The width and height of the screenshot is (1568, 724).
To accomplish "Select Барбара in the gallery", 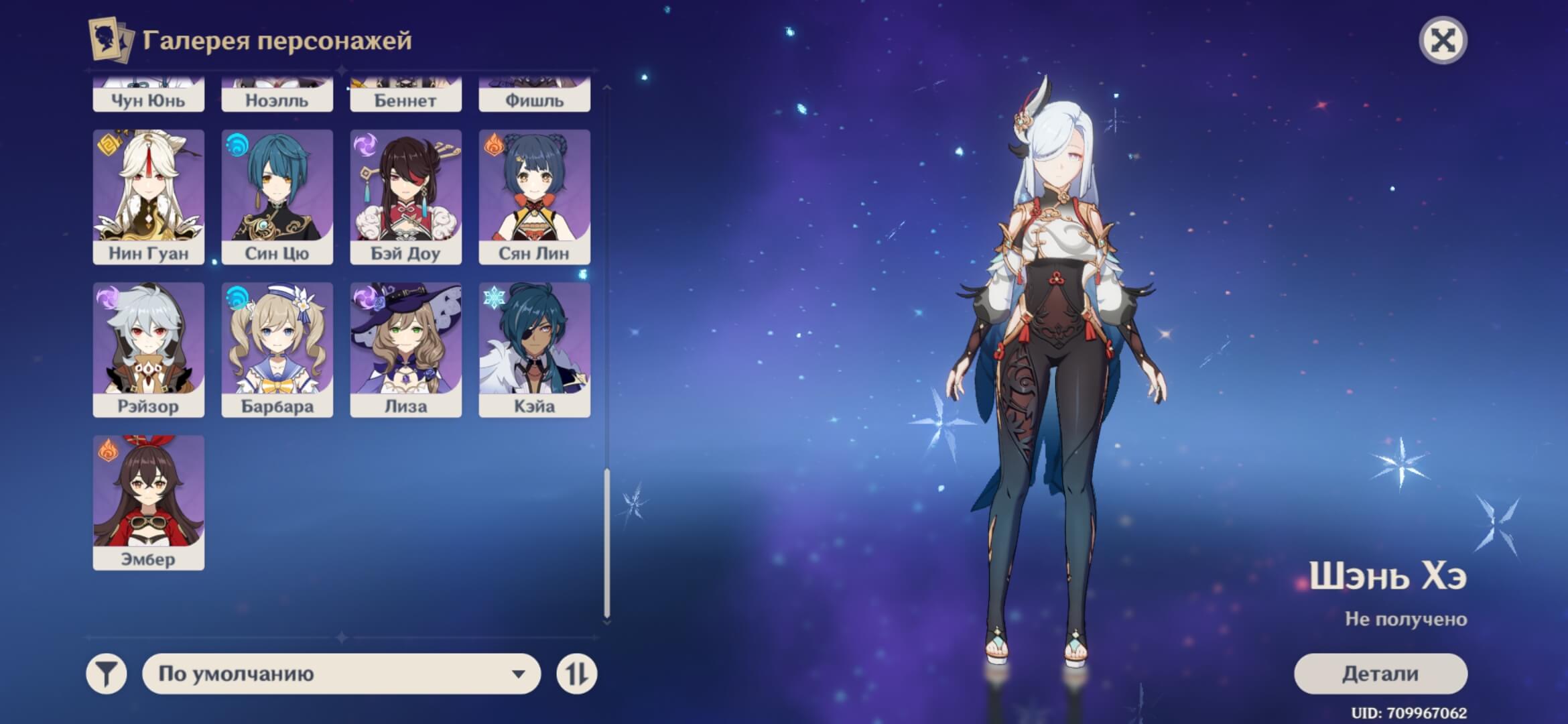I will point(277,349).
